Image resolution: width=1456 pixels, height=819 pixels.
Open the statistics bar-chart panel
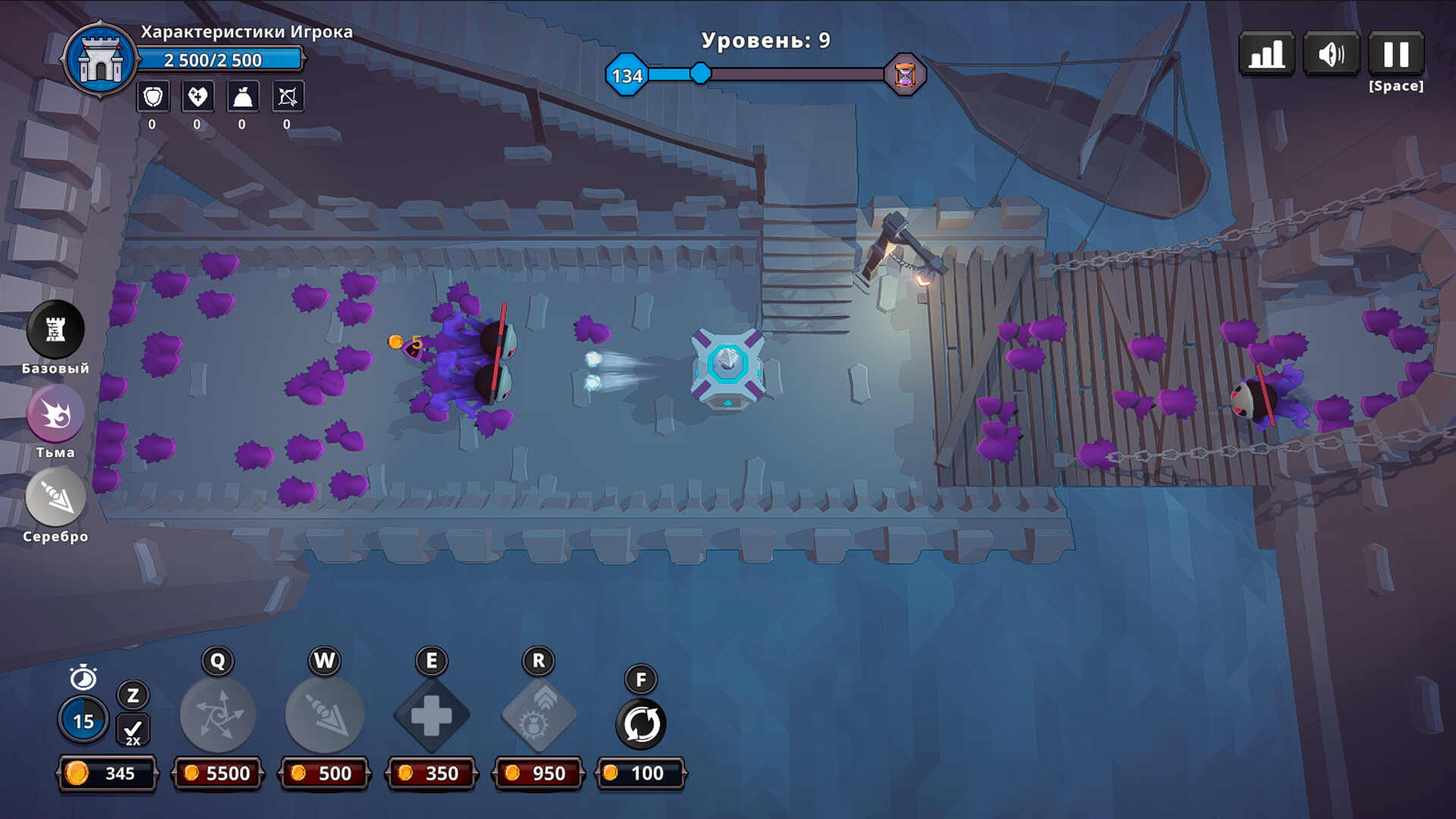[1266, 54]
